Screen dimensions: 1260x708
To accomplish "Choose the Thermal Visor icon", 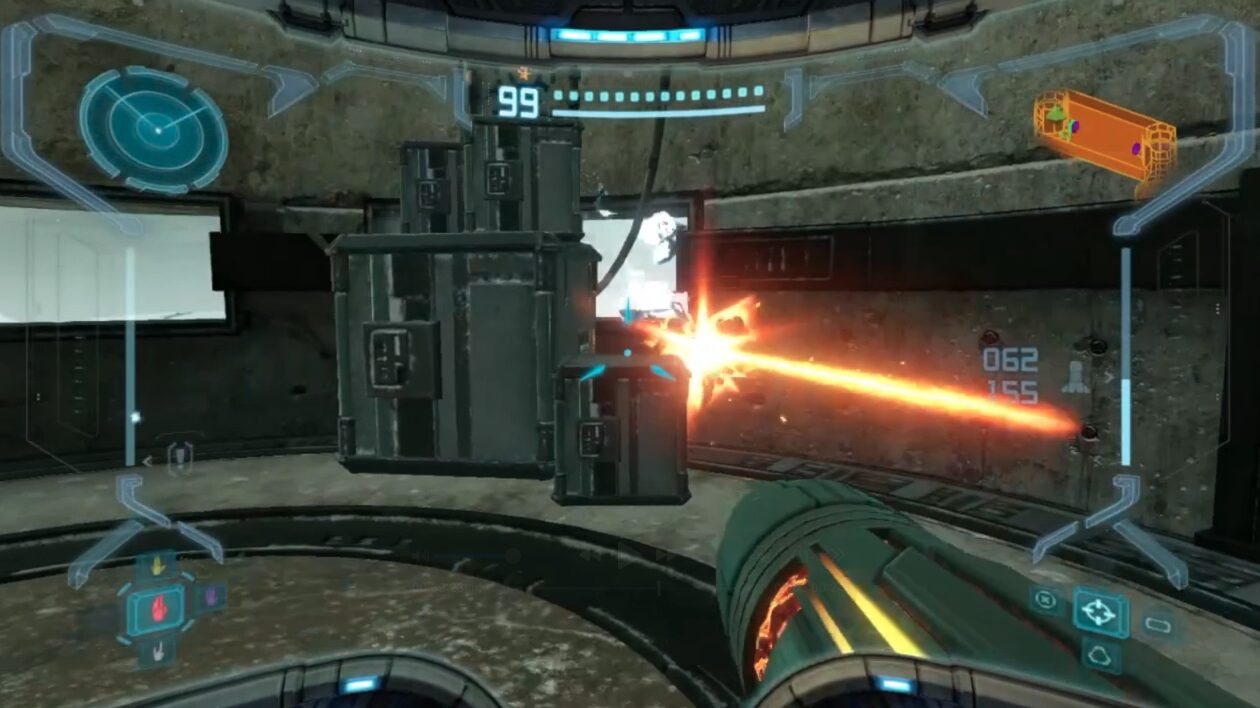I will coord(1100,656).
